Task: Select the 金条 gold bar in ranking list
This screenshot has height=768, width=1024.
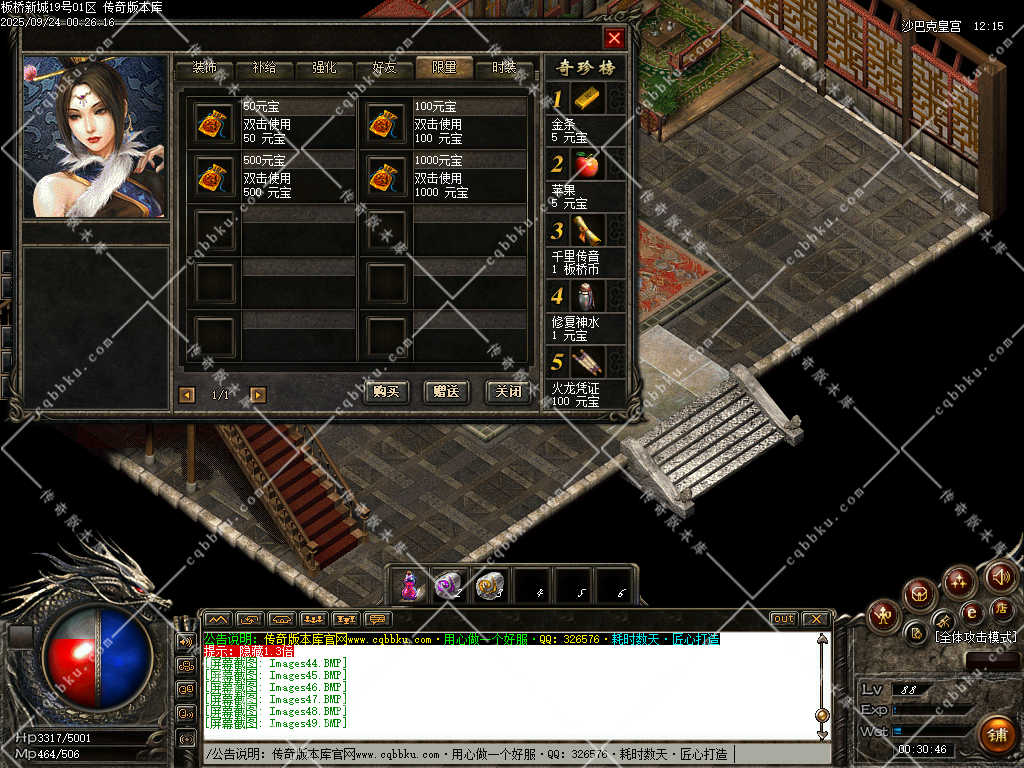Action: (587, 99)
